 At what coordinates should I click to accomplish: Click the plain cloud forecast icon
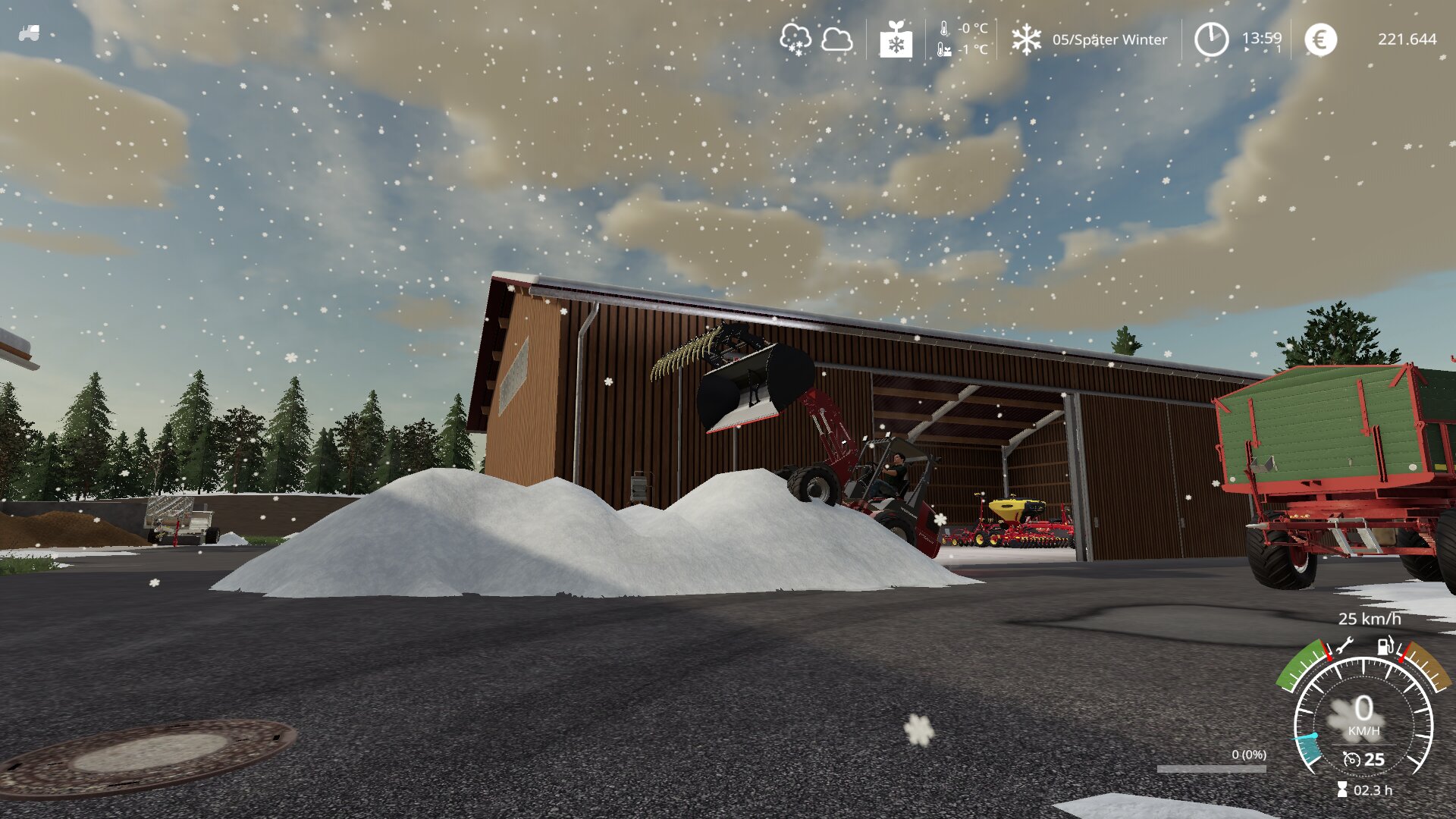click(836, 39)
